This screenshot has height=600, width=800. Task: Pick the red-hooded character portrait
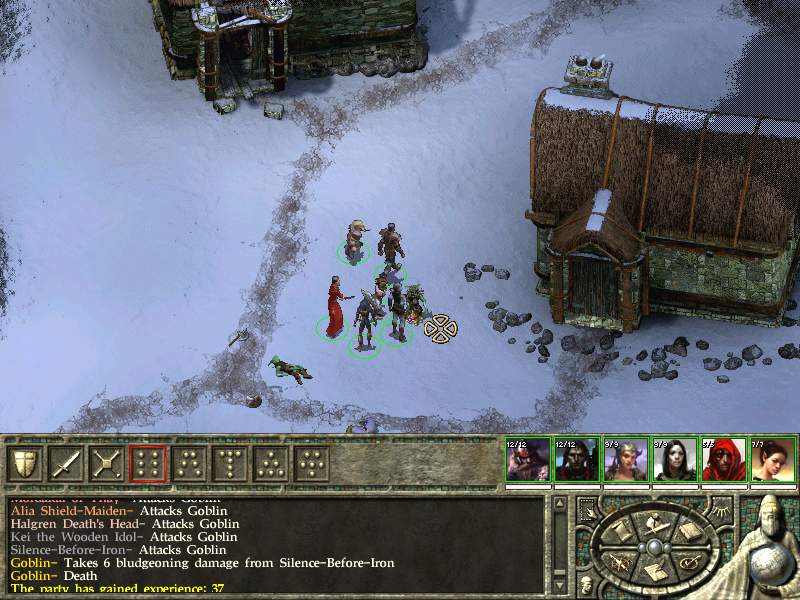point(722,461)
